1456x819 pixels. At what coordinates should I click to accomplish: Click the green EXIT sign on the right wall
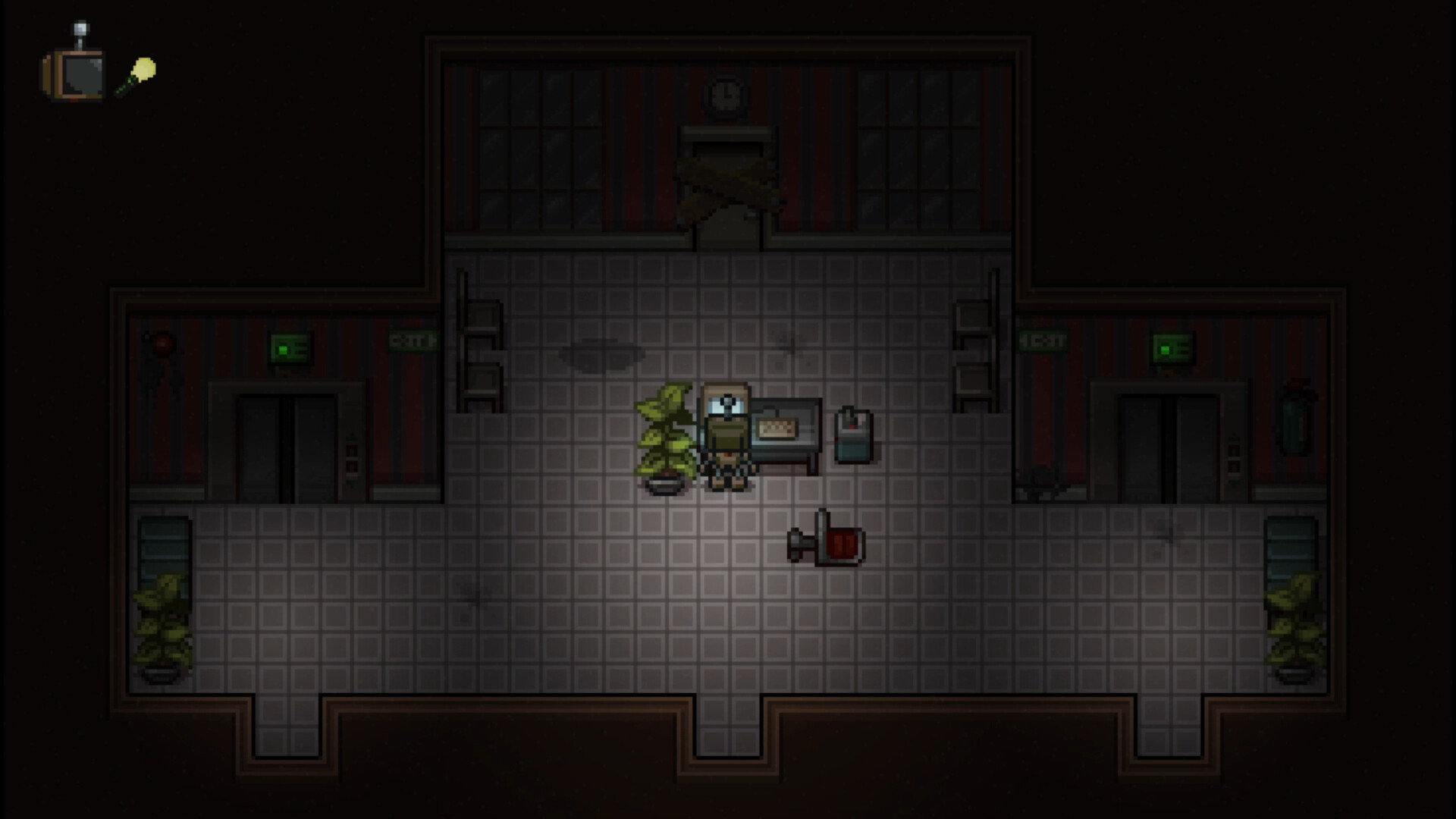click(1041, 340)
